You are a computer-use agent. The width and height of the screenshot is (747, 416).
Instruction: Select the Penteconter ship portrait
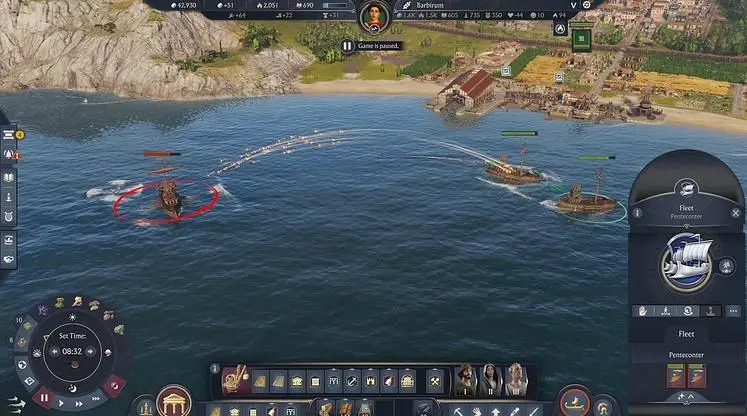686,262
